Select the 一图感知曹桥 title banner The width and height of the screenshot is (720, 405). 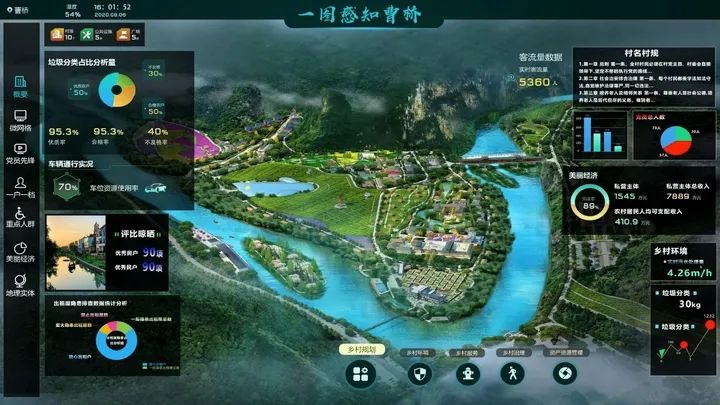(360, 15)
